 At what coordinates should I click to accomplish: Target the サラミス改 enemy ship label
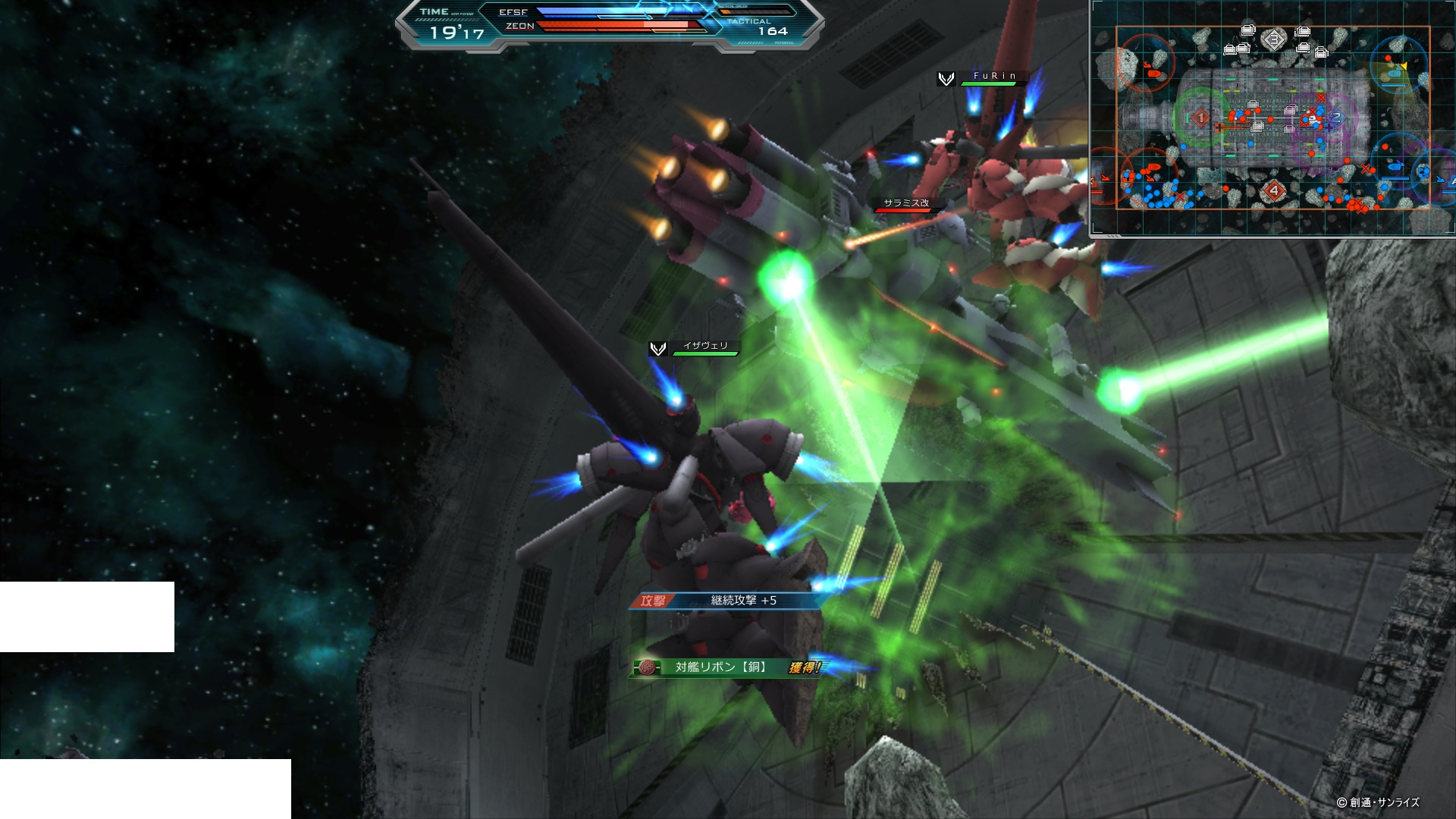906,203
